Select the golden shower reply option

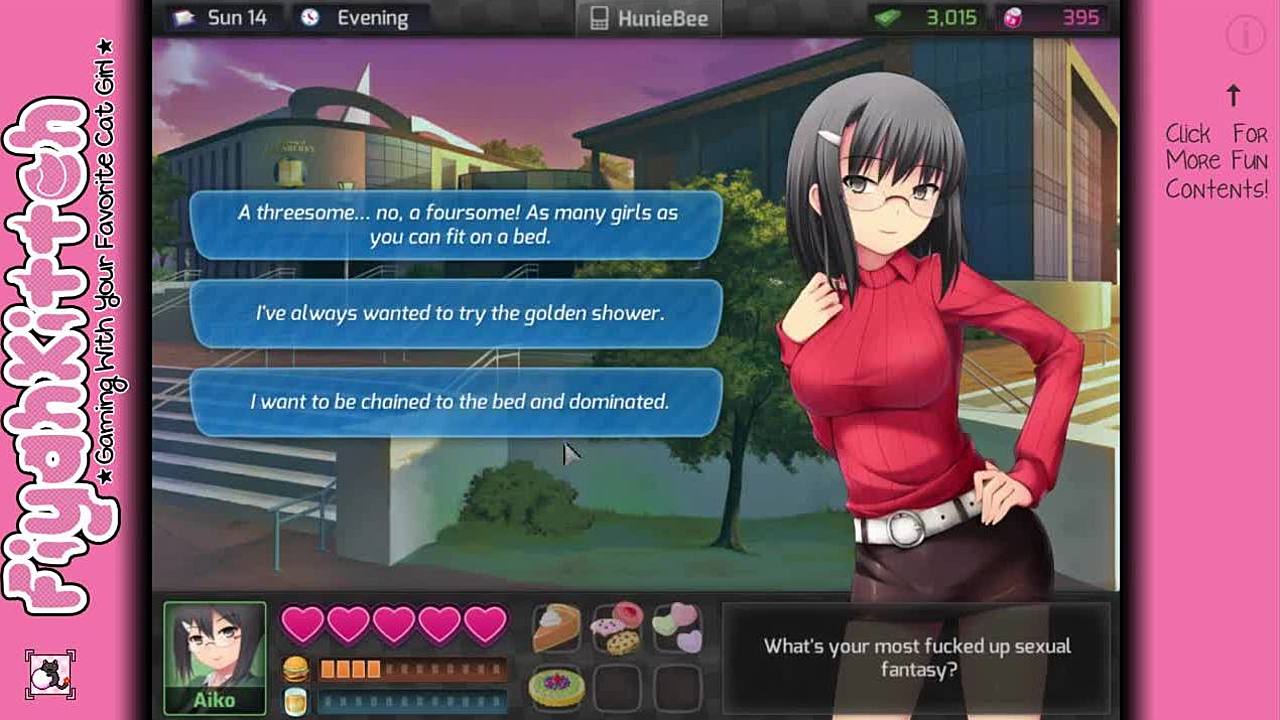click(x=456, y=313)
